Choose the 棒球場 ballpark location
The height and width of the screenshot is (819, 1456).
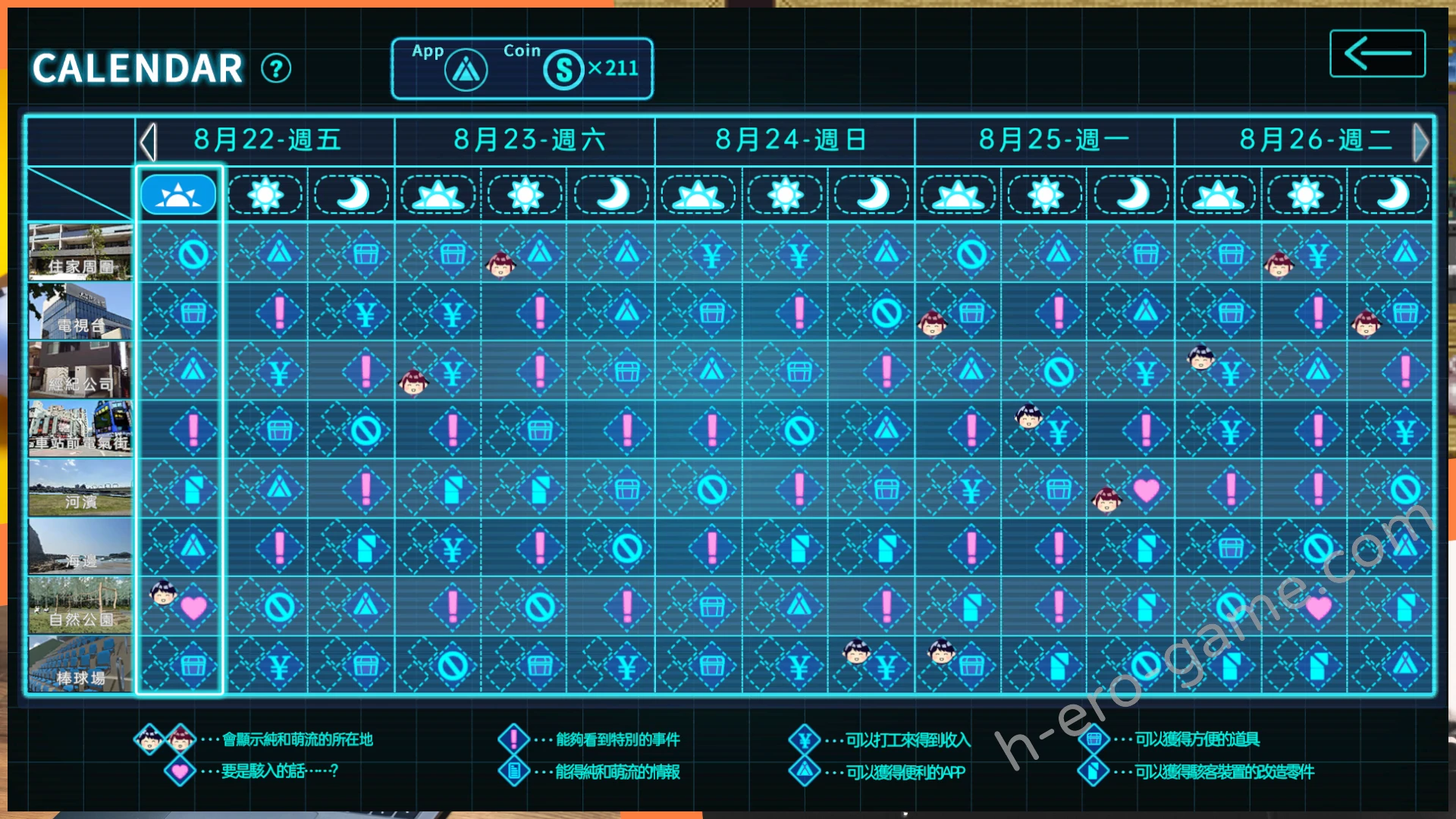click(80, 664)
